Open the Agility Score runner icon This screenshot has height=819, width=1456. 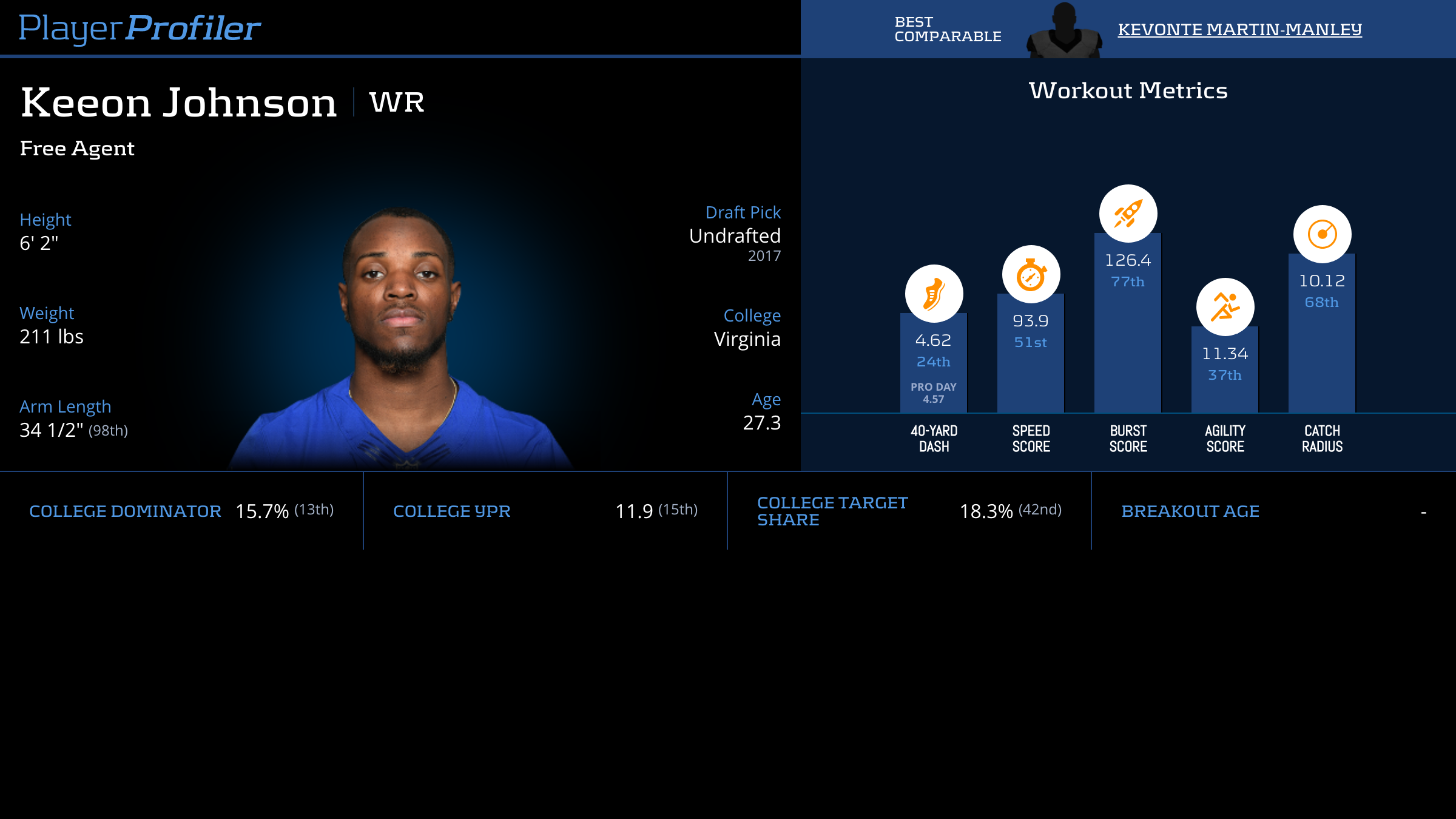pos(1225,307)
